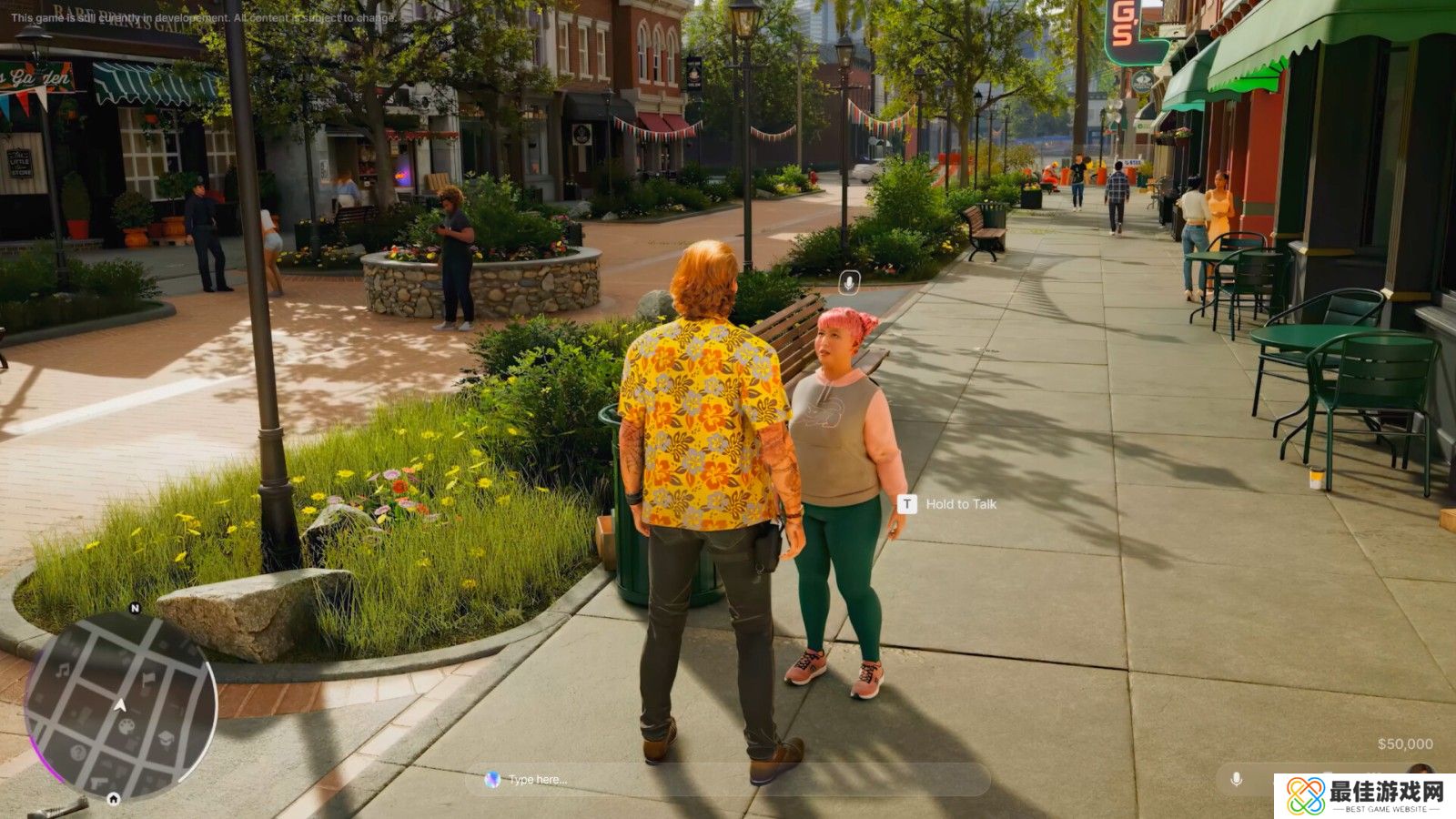Select the music note marker on the minimap
Screen dimensions: 1456x819
point(63,672)
